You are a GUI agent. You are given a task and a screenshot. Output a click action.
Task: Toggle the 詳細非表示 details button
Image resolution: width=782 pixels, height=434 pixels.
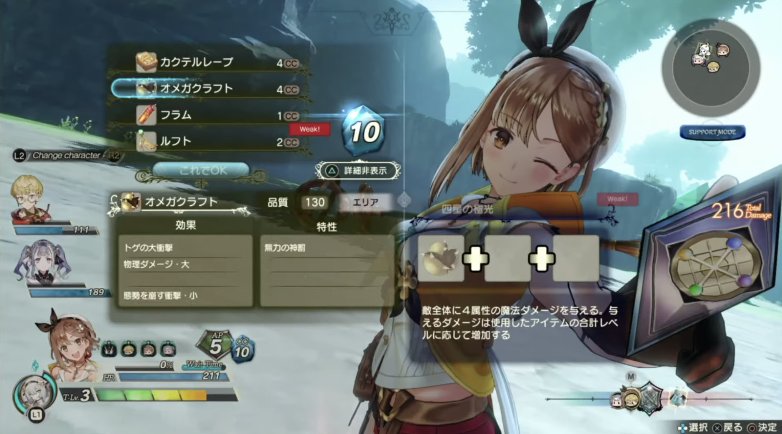point(357,171)
